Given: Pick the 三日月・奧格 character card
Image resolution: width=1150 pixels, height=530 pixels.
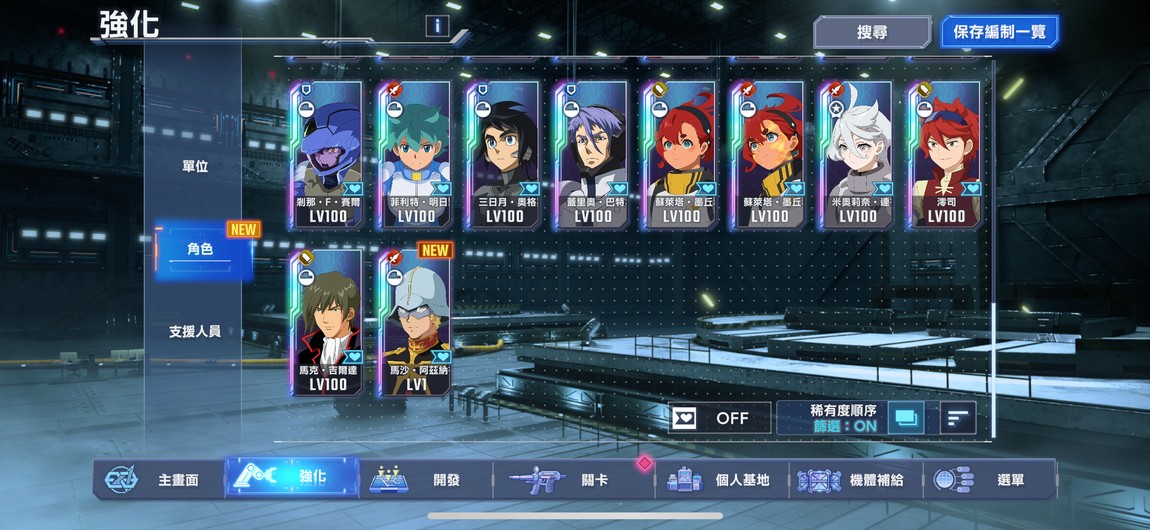Looking at the screenshot, I should click(503, 155).
